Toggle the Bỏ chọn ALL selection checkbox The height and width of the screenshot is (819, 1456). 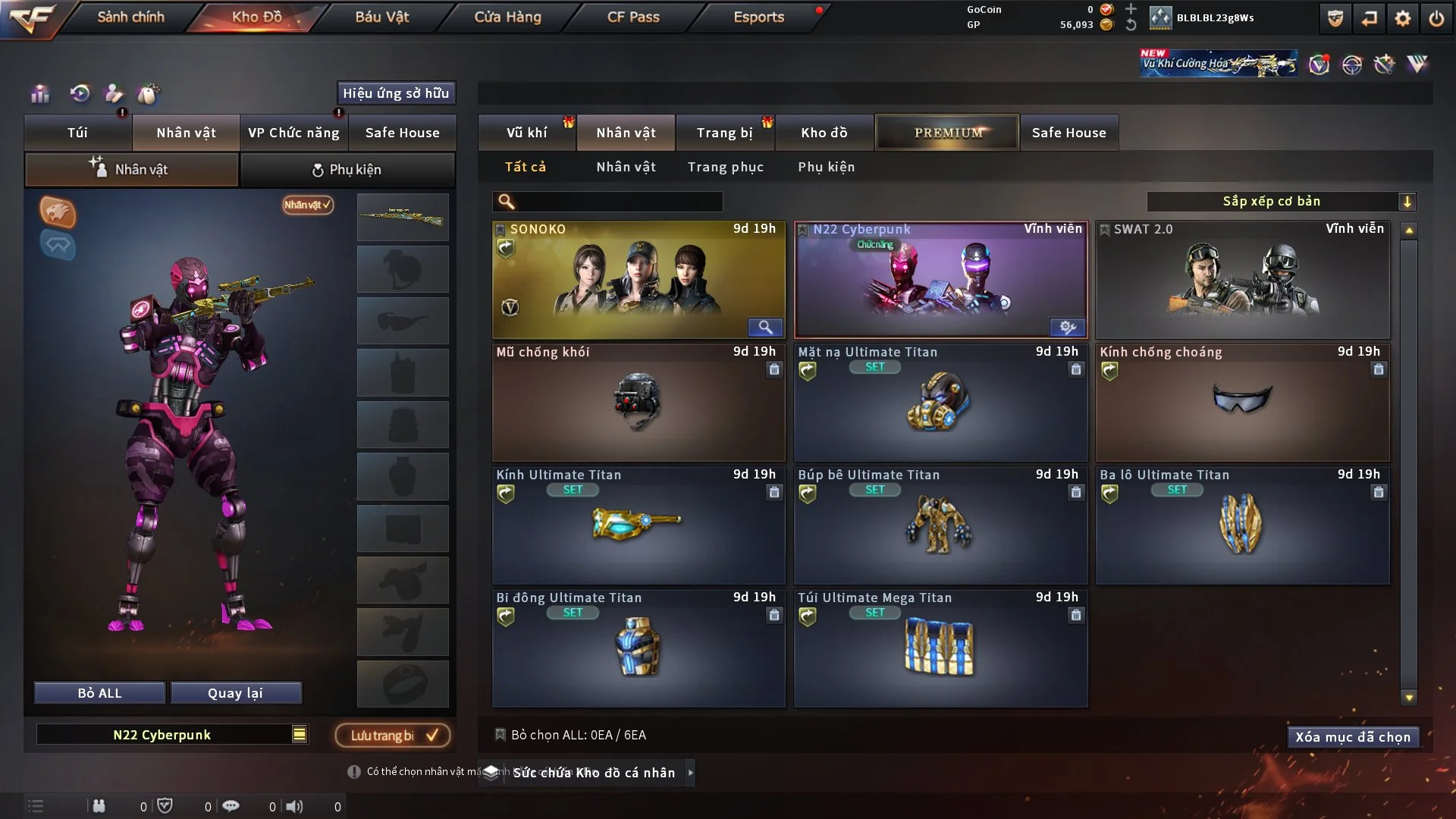(x=500, y=735)
